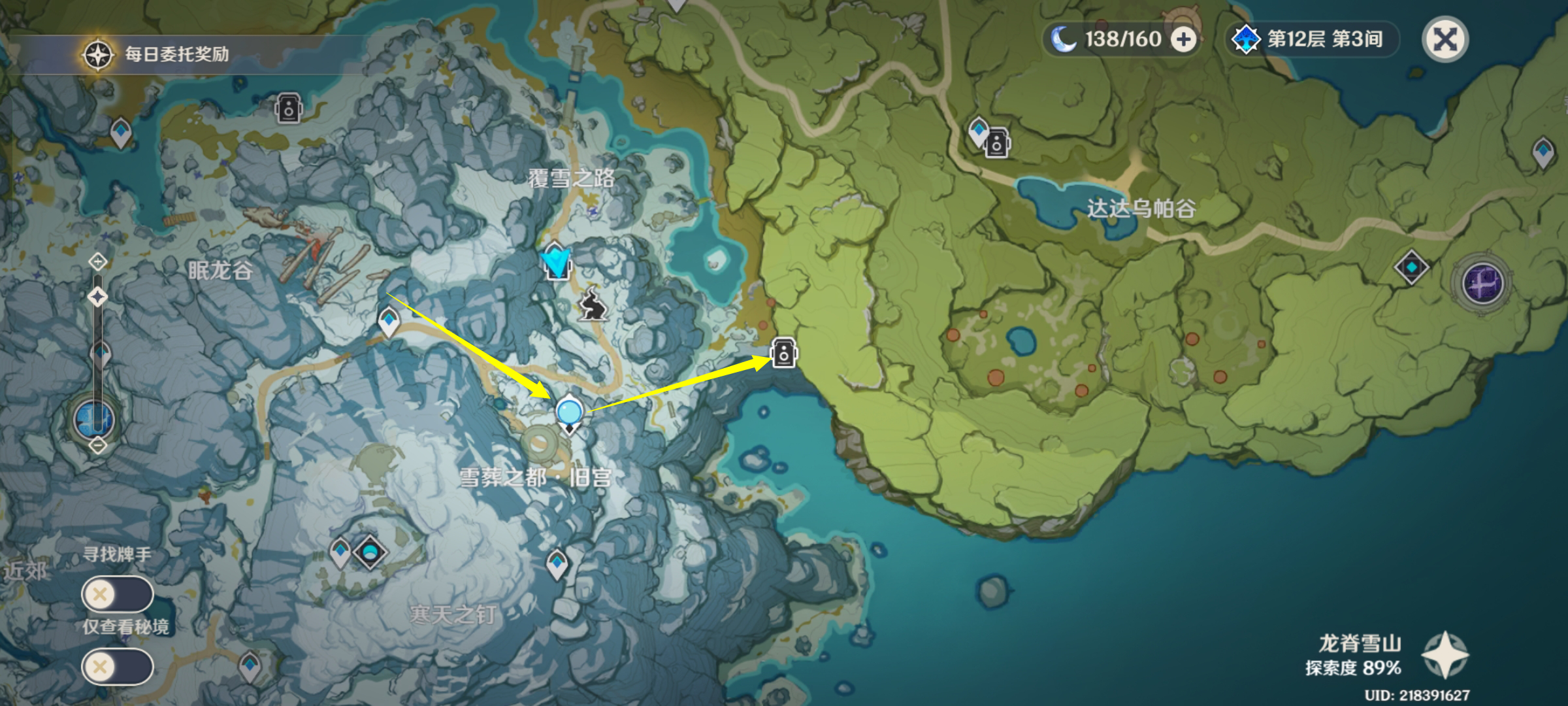Select the purple Spiral Abyss portal marker

pos(1482,284)
